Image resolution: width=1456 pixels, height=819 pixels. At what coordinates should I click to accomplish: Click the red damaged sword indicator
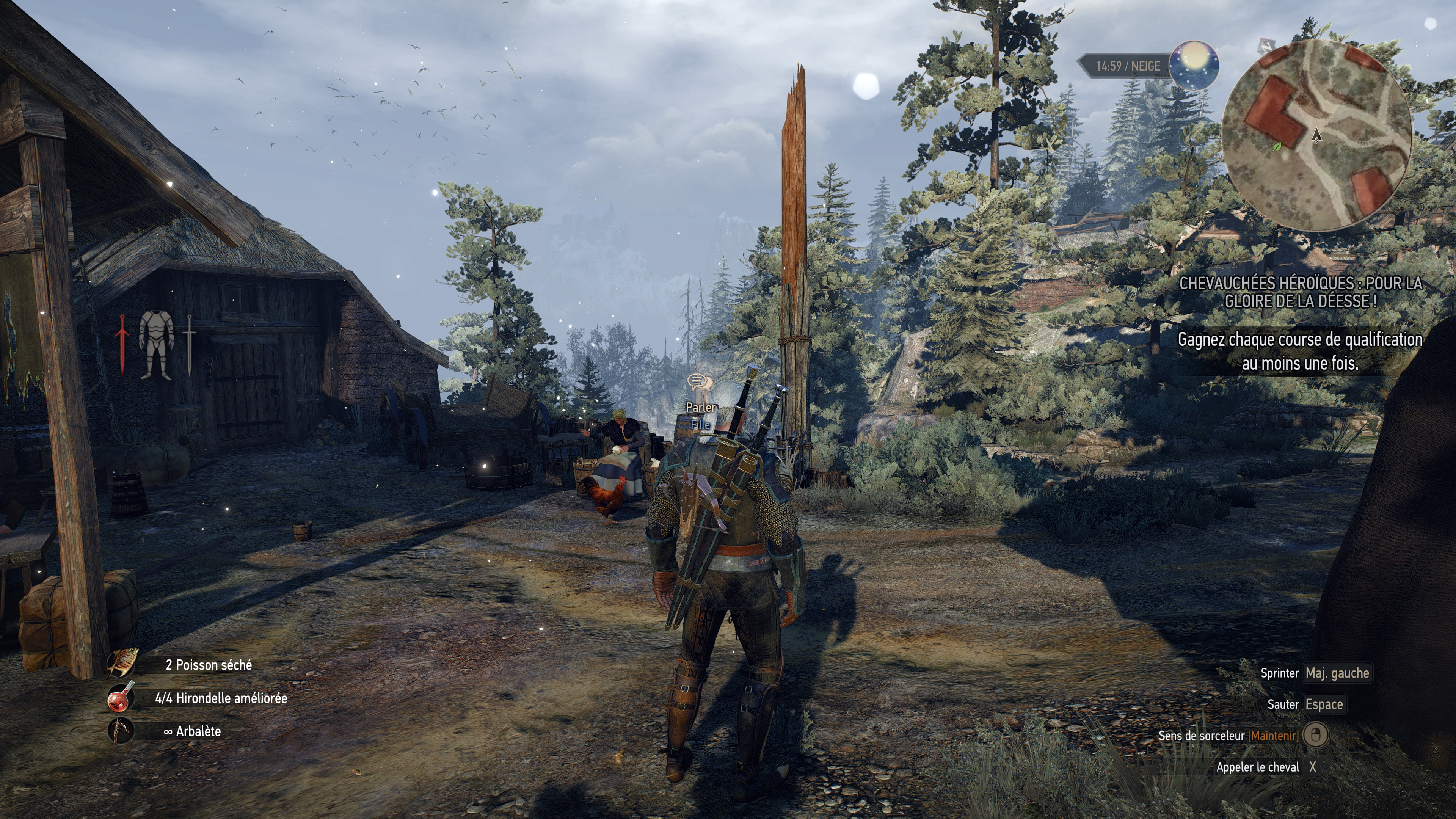[x=122, y=344]
